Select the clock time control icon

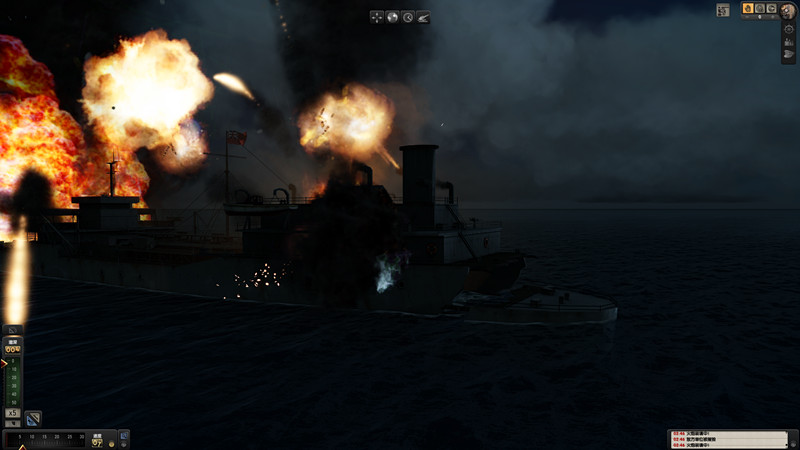[x=408, y=17]
